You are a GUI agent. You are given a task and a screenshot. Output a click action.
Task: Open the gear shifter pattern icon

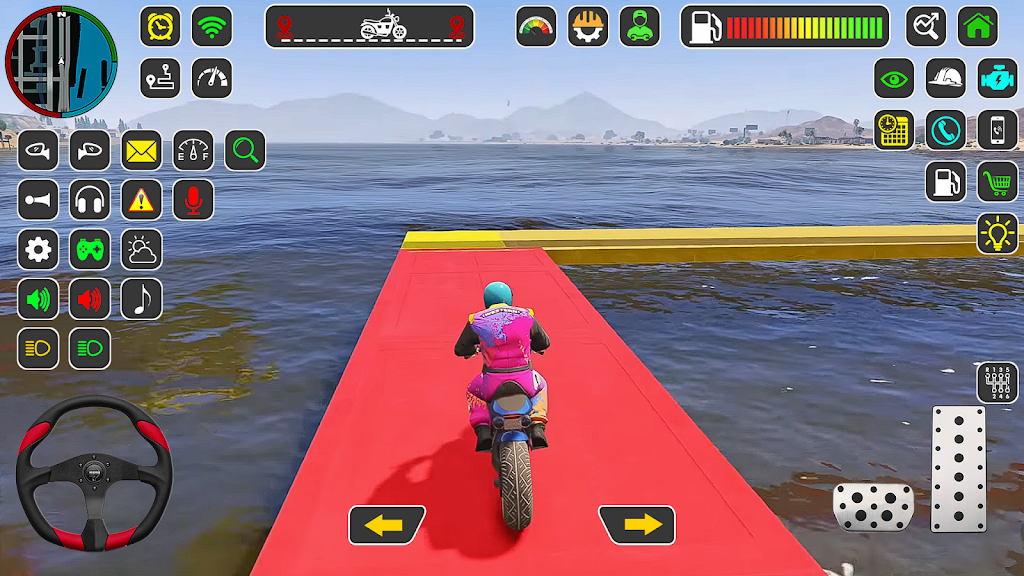tap(997, 383)
